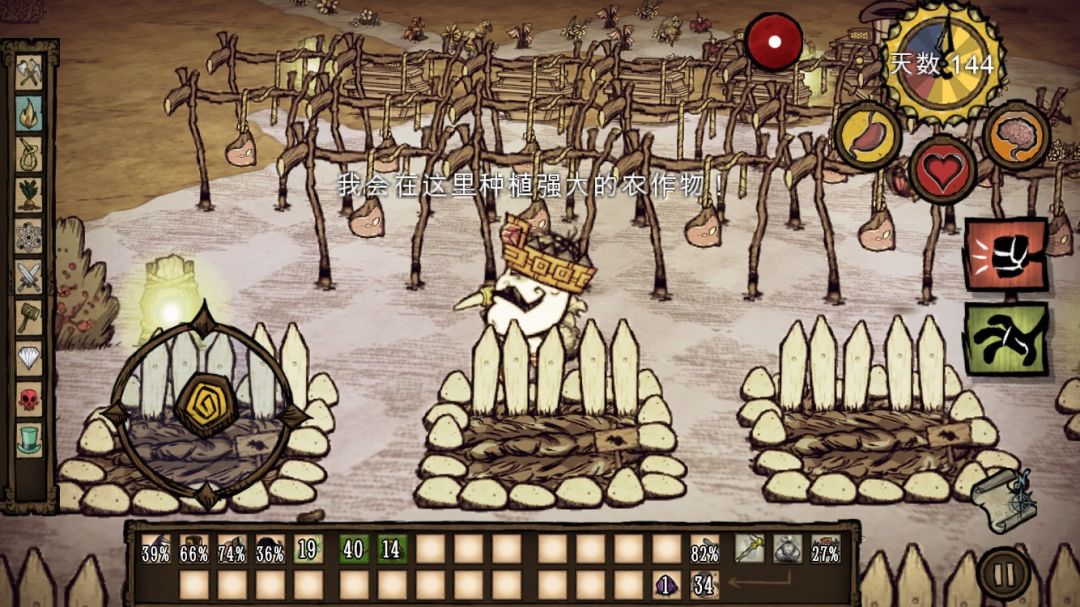Select the inventory stack of 34

pyautogui.click(x=704, y=584)
